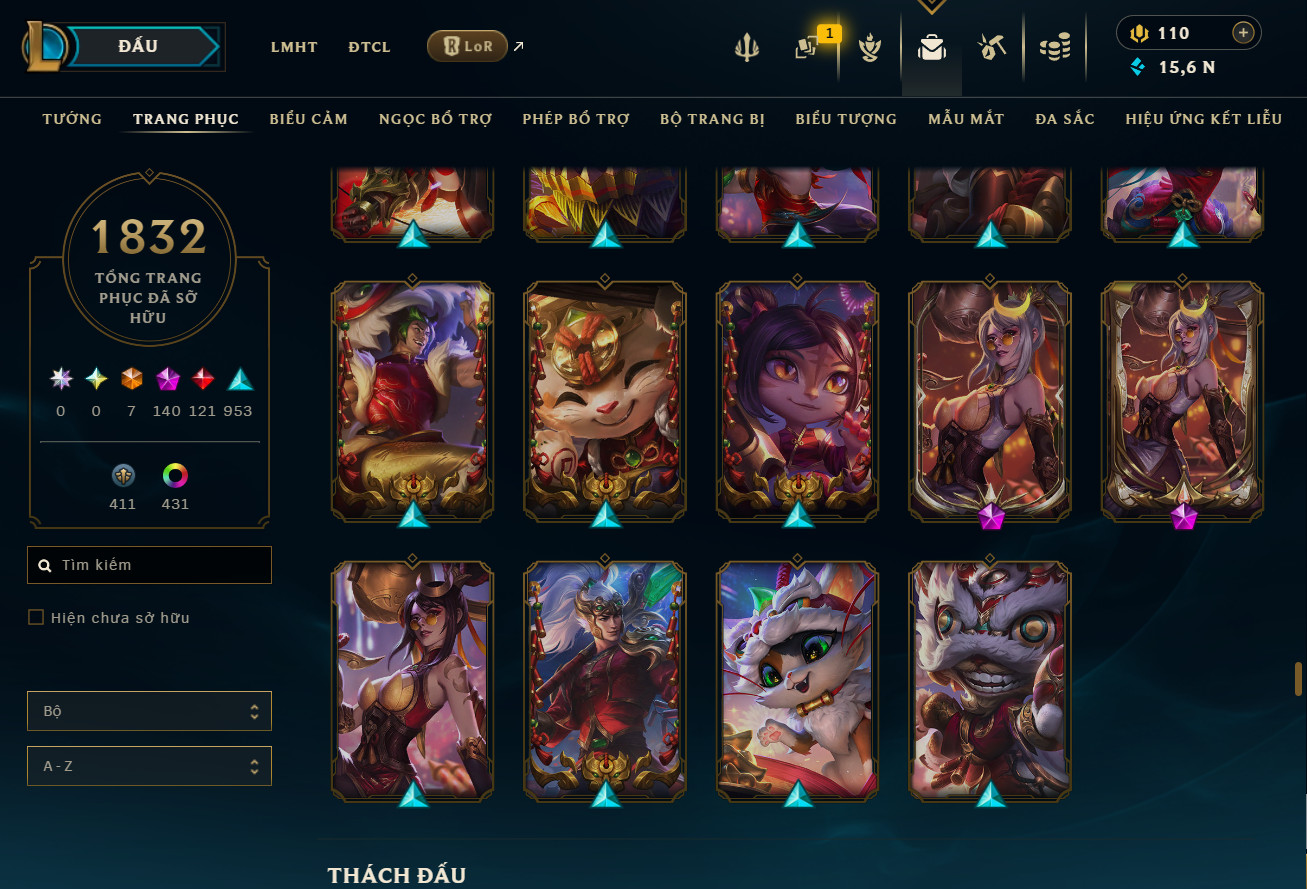Open the LMHT home link

click(294, 47)
